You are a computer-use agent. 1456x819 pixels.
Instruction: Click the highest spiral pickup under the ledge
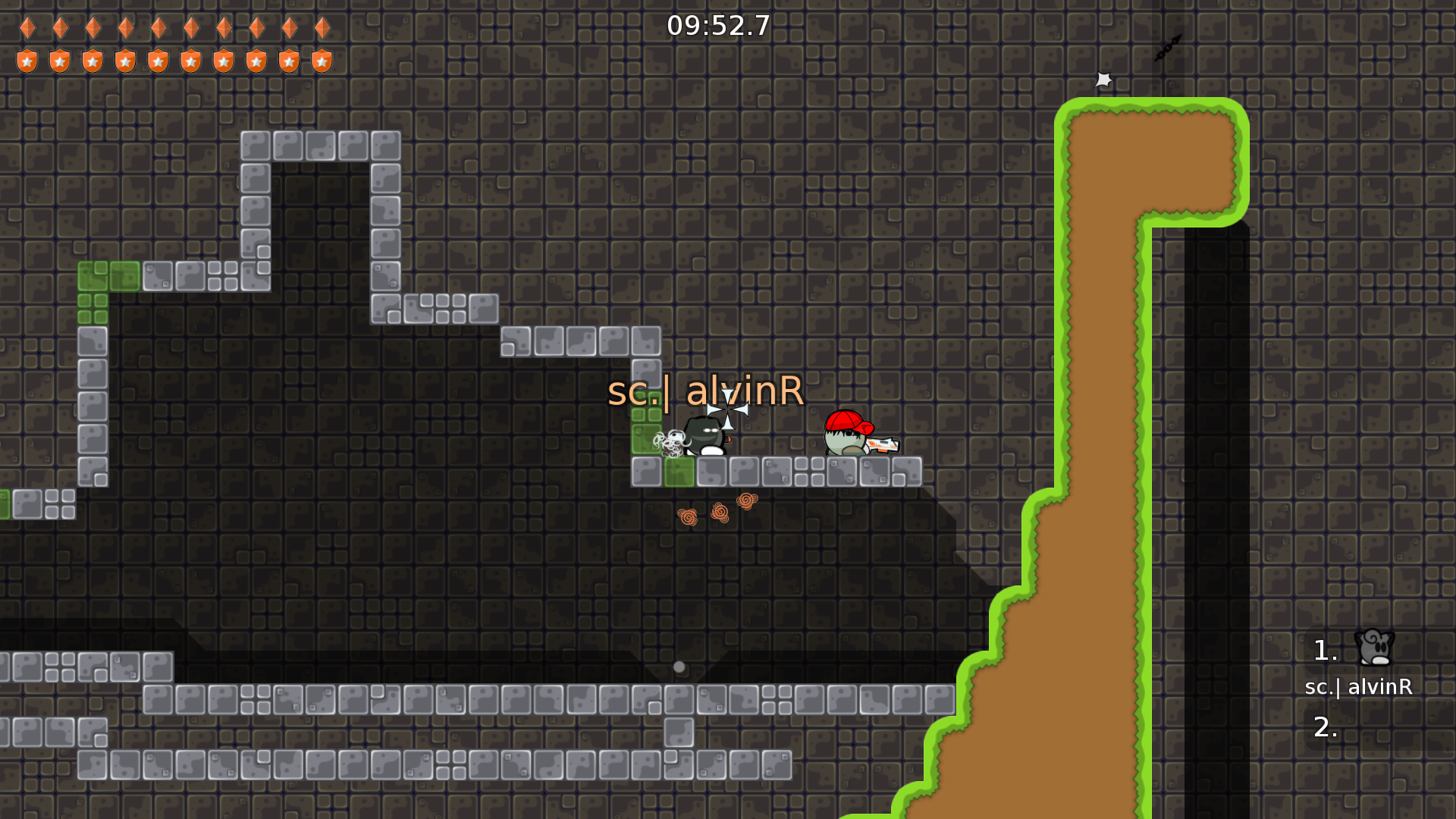tap(745, 501)
